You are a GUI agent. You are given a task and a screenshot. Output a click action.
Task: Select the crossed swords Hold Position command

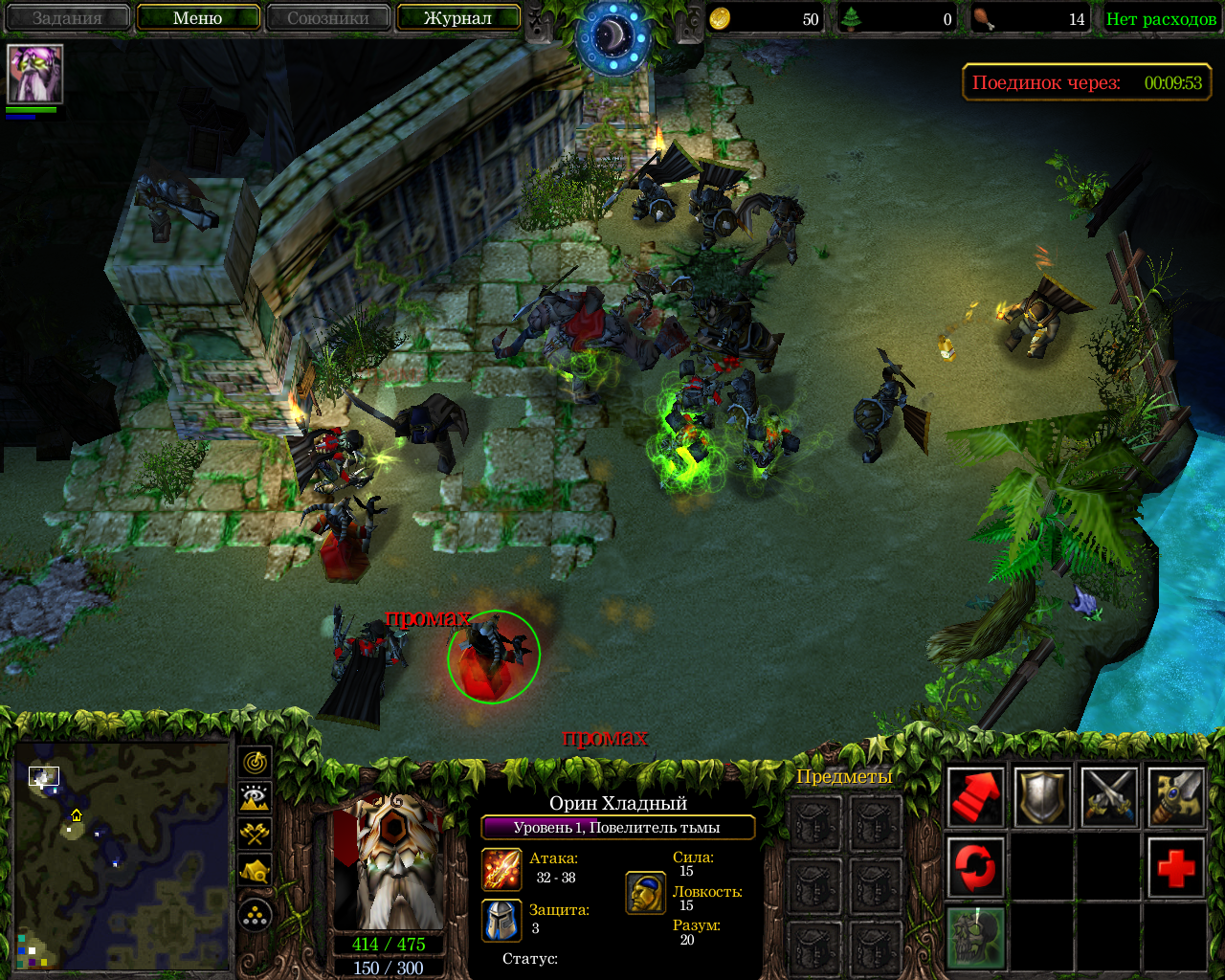1109,796
